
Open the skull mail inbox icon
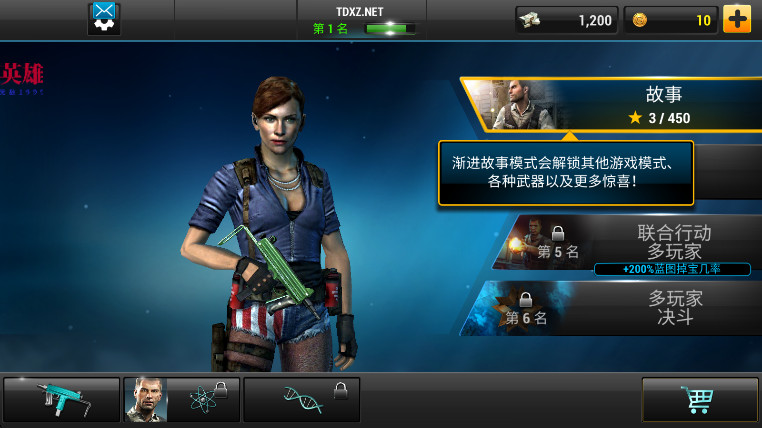(x=104, y=18)
